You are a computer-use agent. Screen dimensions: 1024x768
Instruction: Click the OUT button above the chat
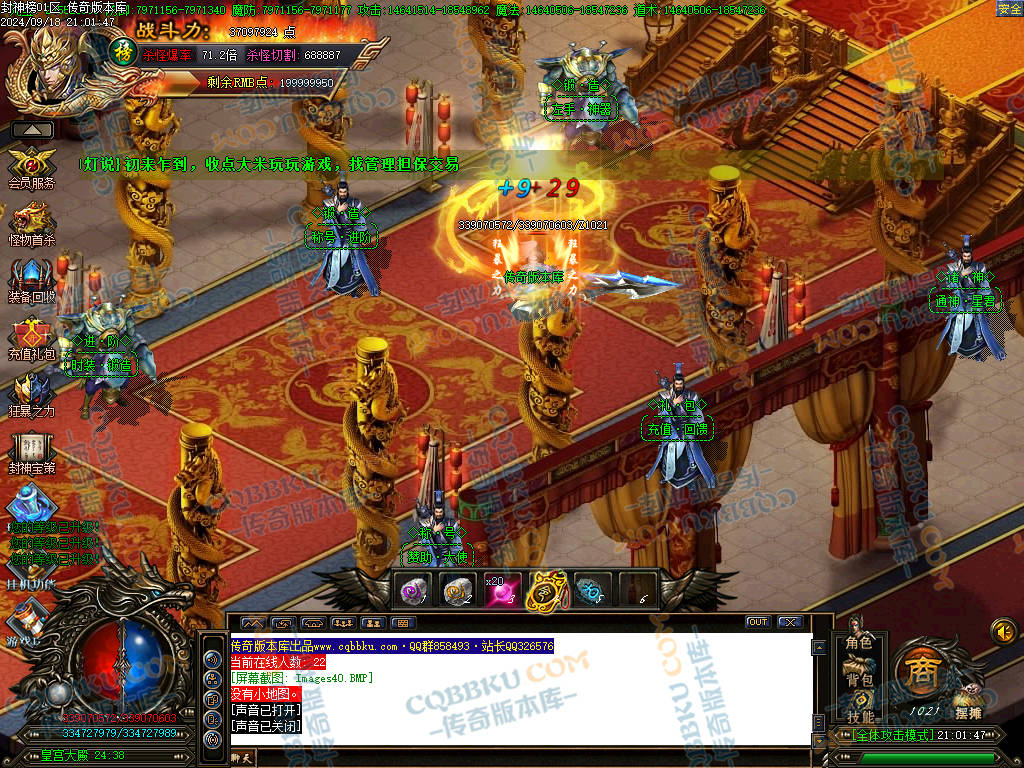[x=758, y=622]
